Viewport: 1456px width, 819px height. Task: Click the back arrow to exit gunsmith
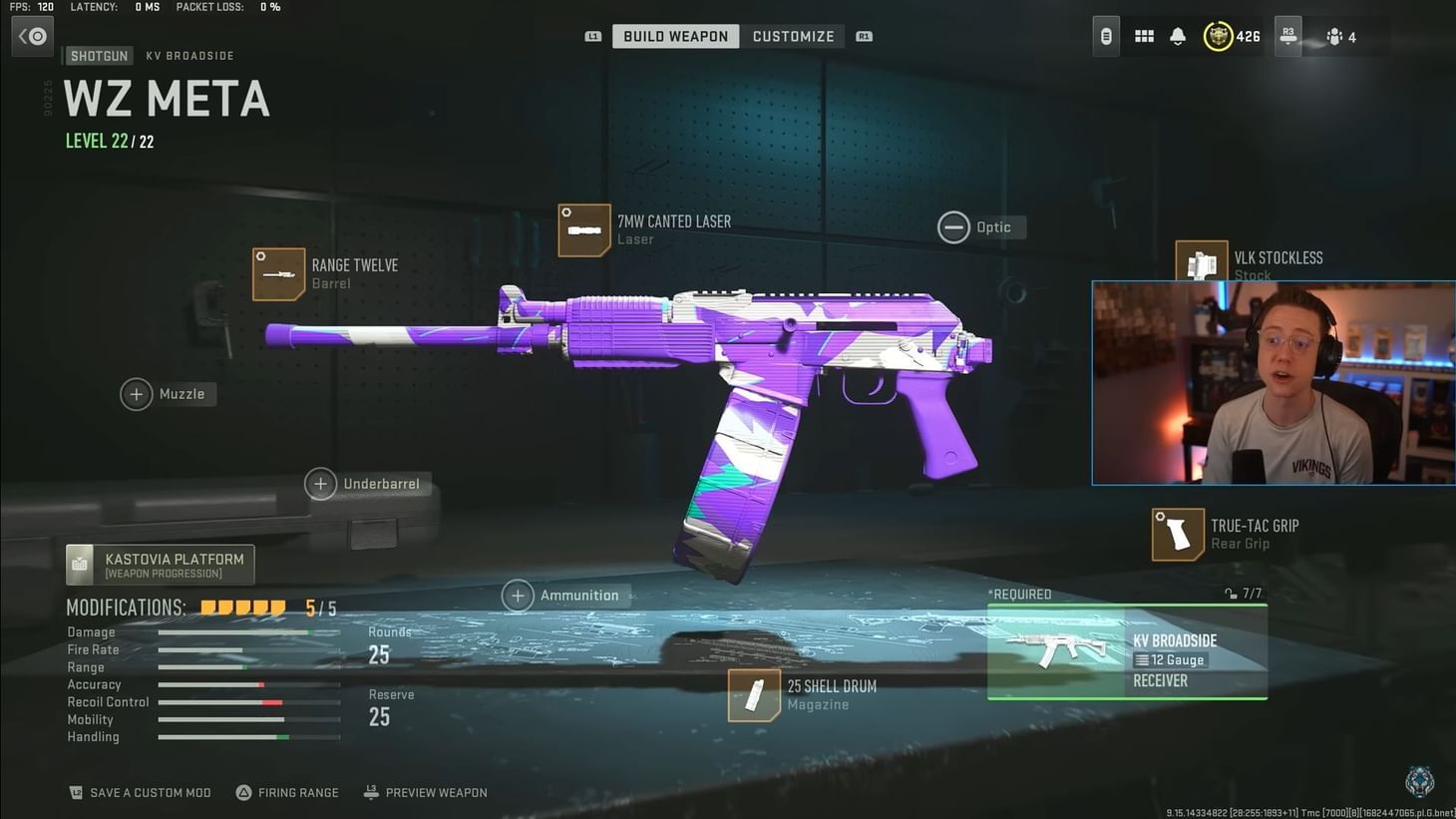[x=32, y=36]
